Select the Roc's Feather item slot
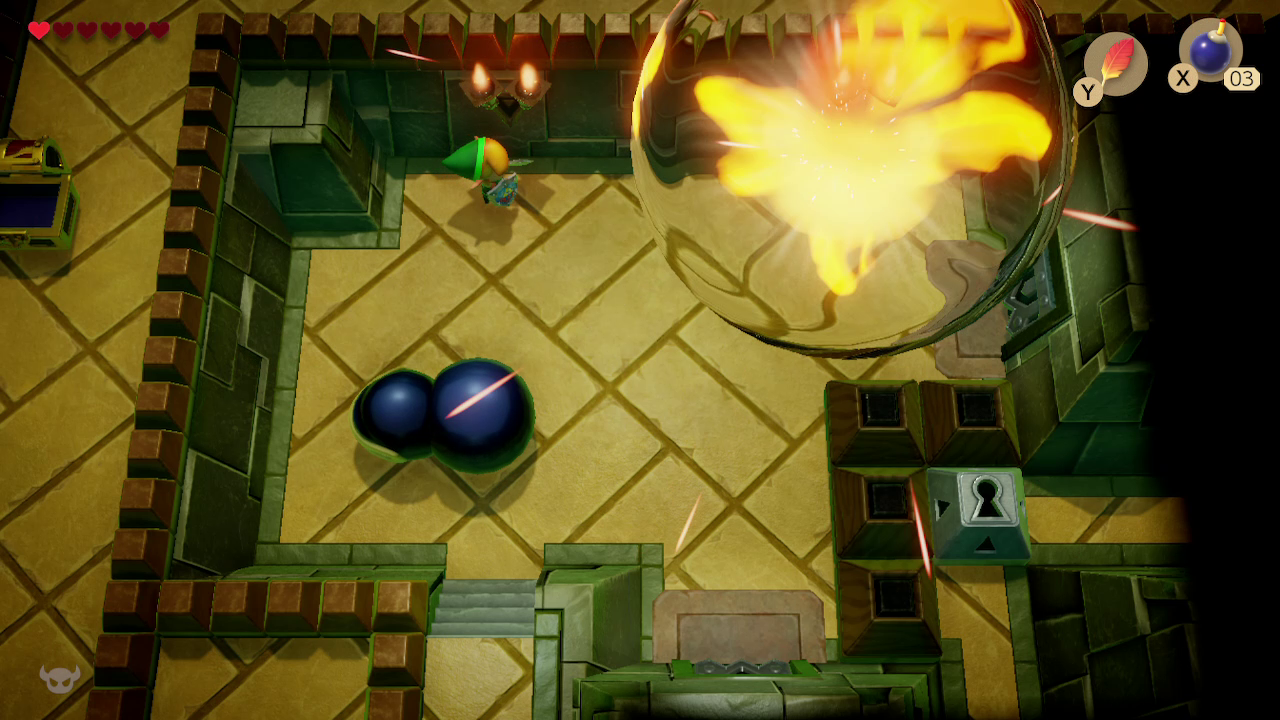1280x720 pixels. (x=1115, y=64)
